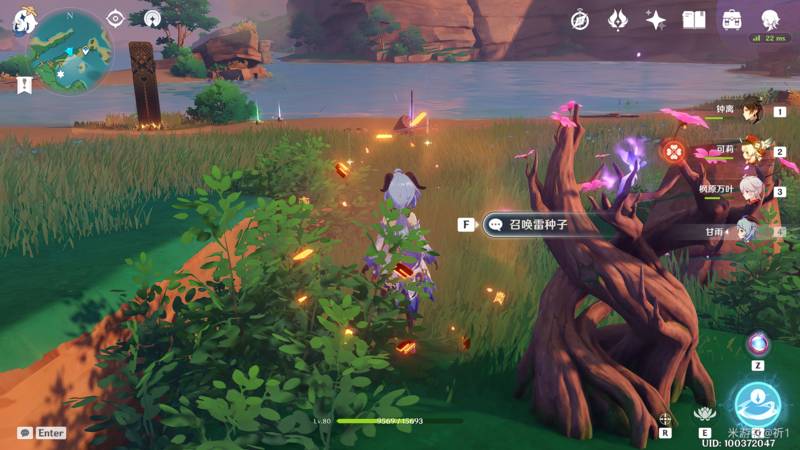Open the quest banner with exclamation mark
This screenshot has height=450, width=800.
coord(24,85)
